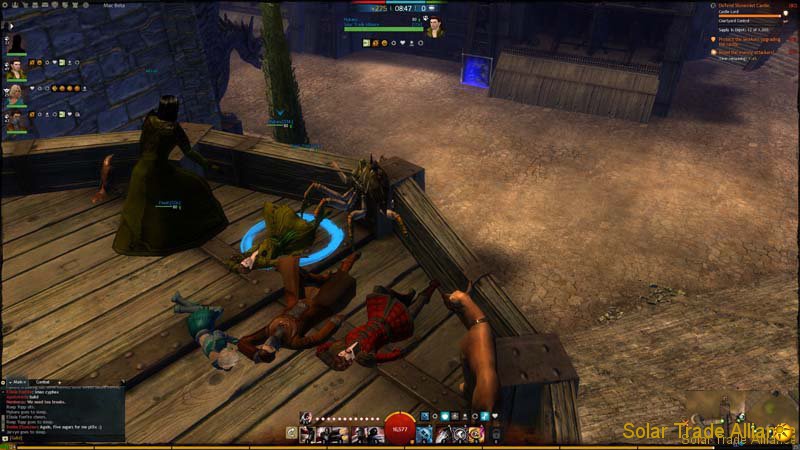Switch to the Main chat tab
800x450 pixels.
(x=18, y=382)
